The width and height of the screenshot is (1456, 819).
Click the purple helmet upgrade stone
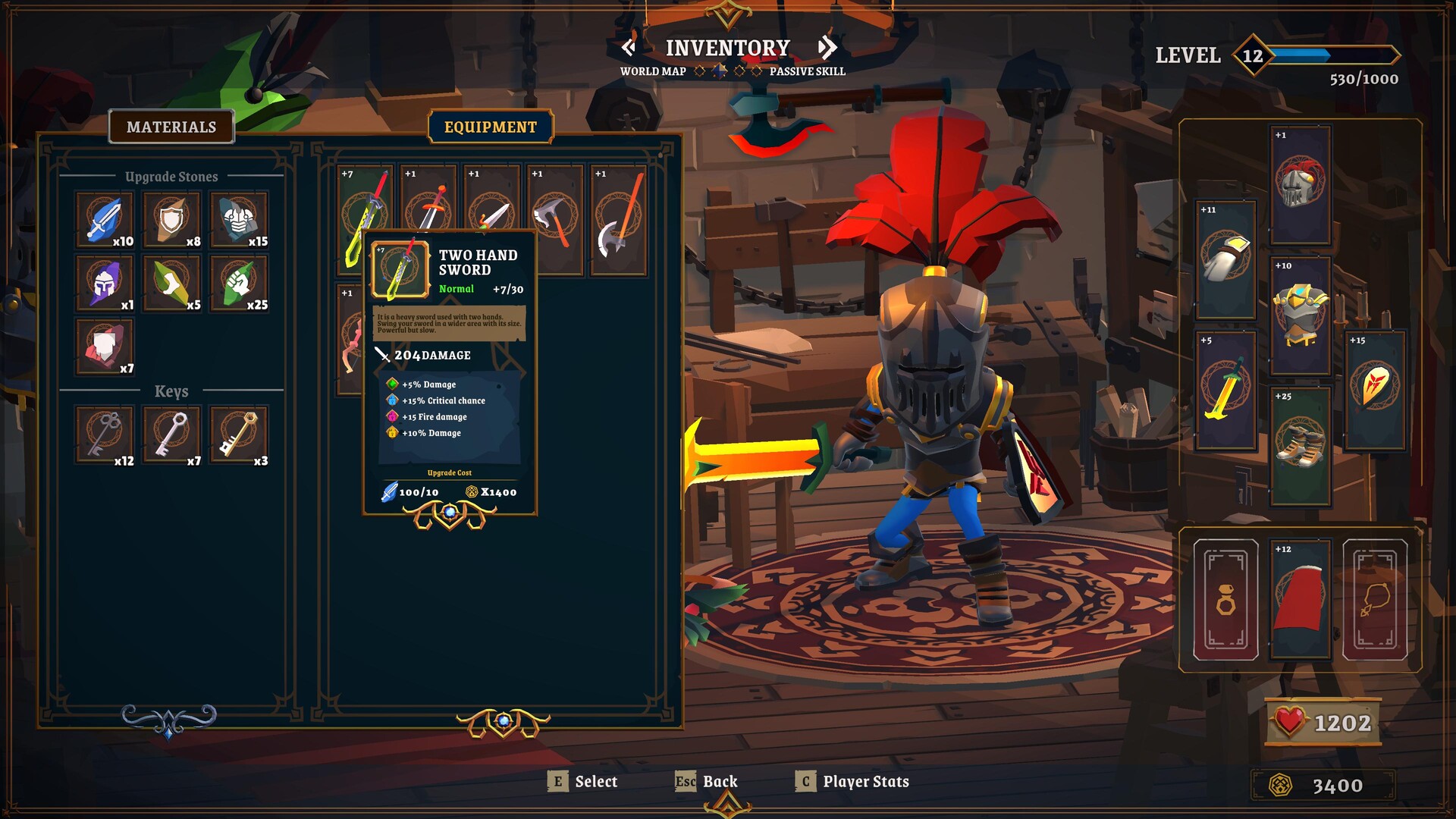pos(104,283)
